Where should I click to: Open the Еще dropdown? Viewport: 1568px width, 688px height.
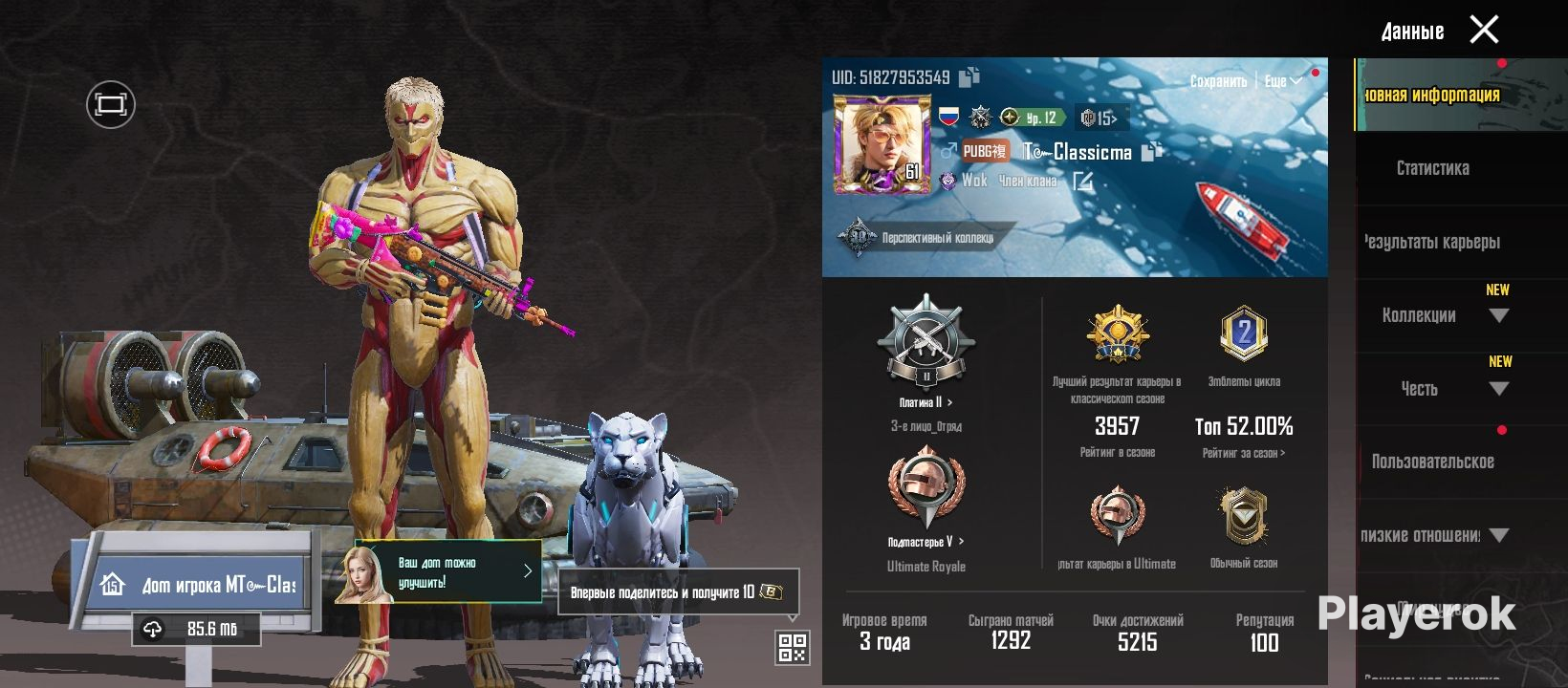click(x=1283, y=81)
